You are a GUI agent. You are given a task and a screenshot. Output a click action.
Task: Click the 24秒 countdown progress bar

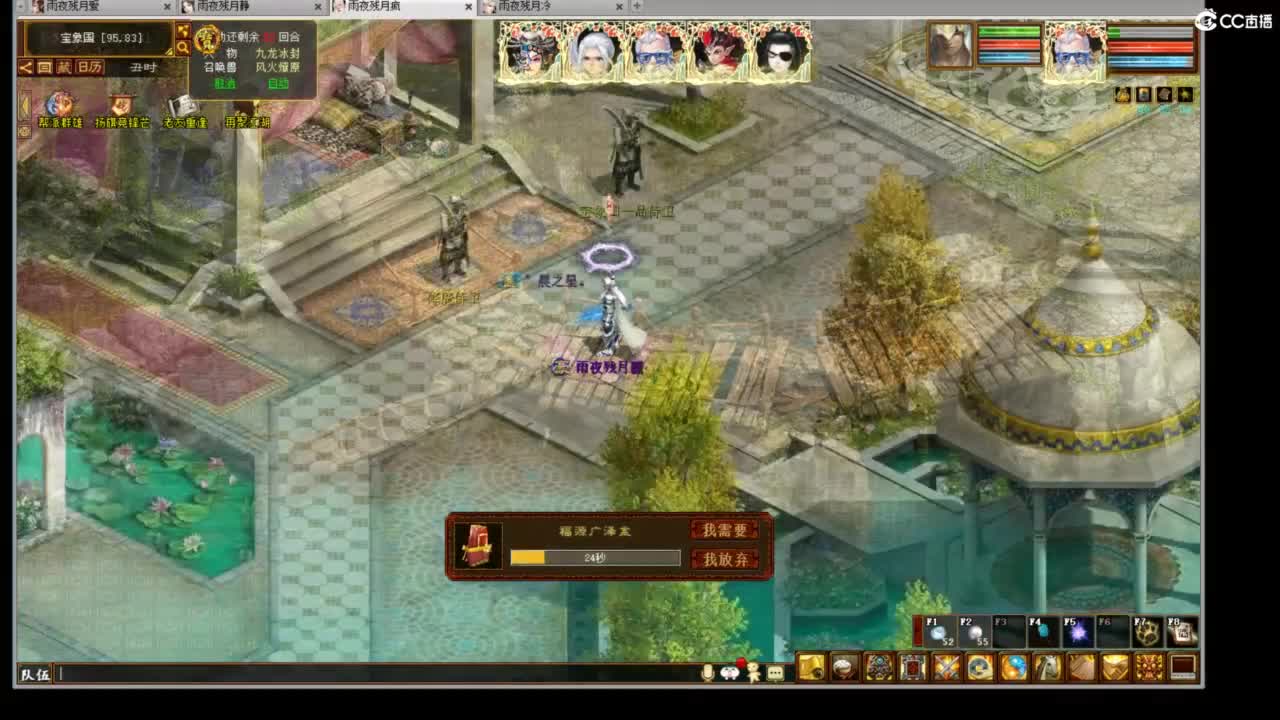click(x=594, y=557)
